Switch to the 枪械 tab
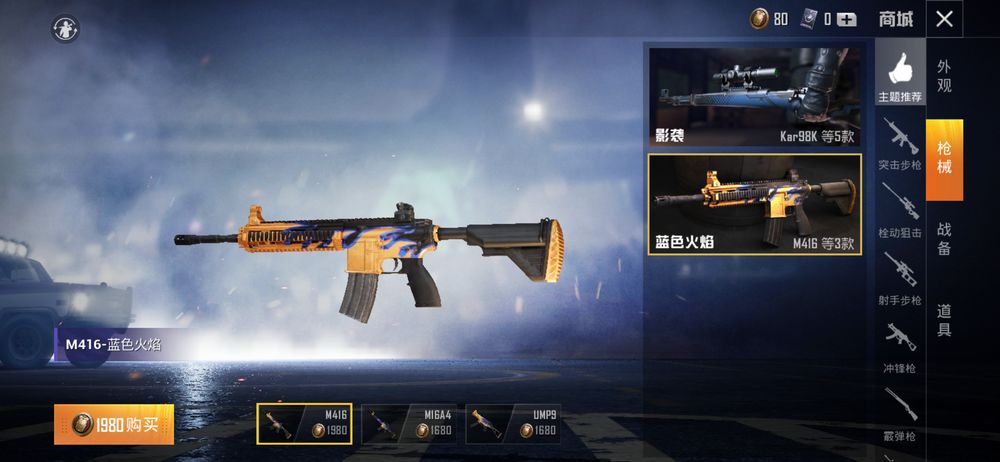The image size is (1000, 462). pos(944,160)
